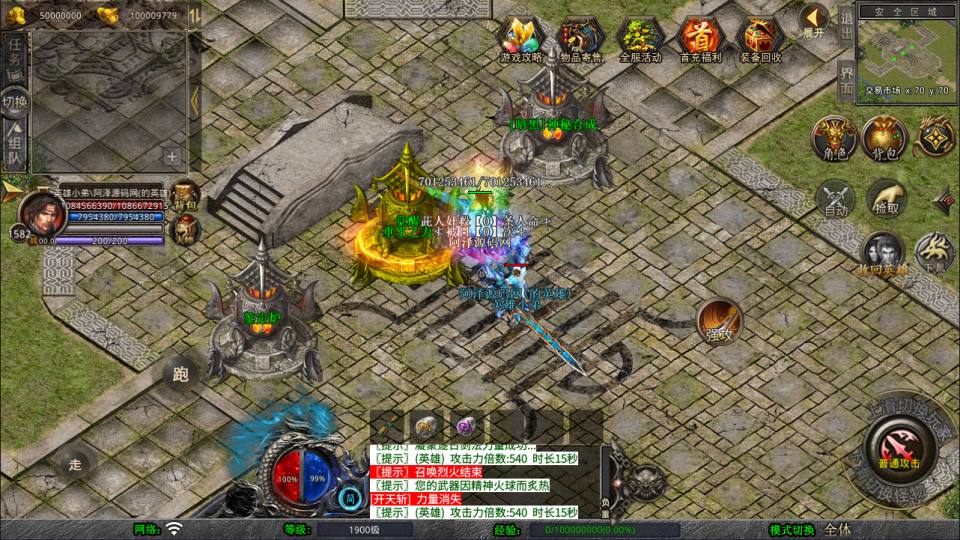
Task: Select the 走 walk button
Action: (75, 463)
